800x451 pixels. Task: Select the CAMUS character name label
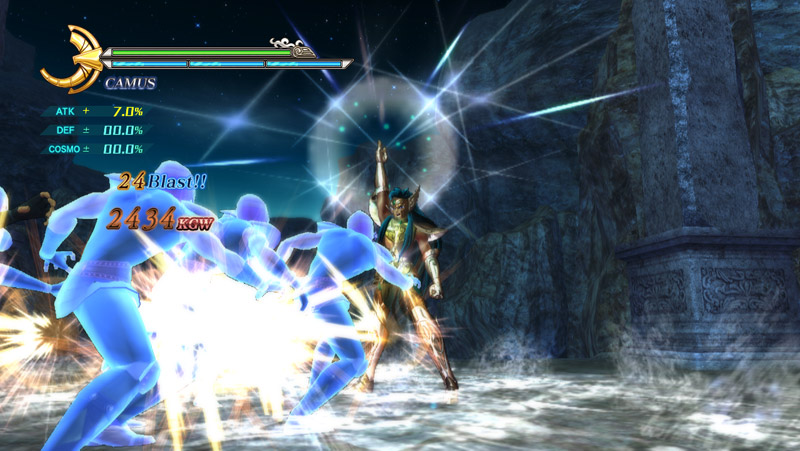click(x=130, y=83)
